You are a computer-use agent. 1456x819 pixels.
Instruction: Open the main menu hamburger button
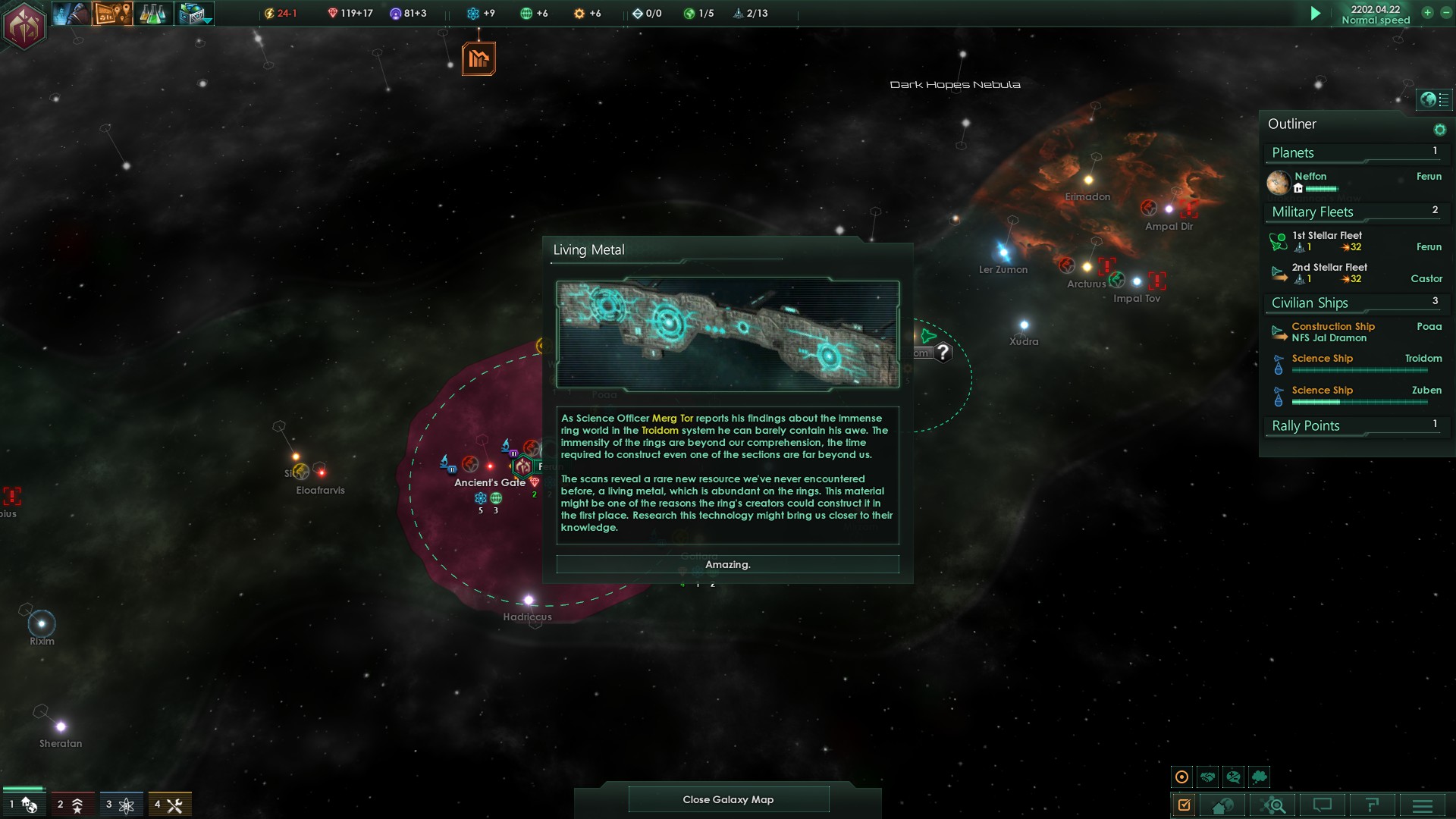[x=1422, y=805]
